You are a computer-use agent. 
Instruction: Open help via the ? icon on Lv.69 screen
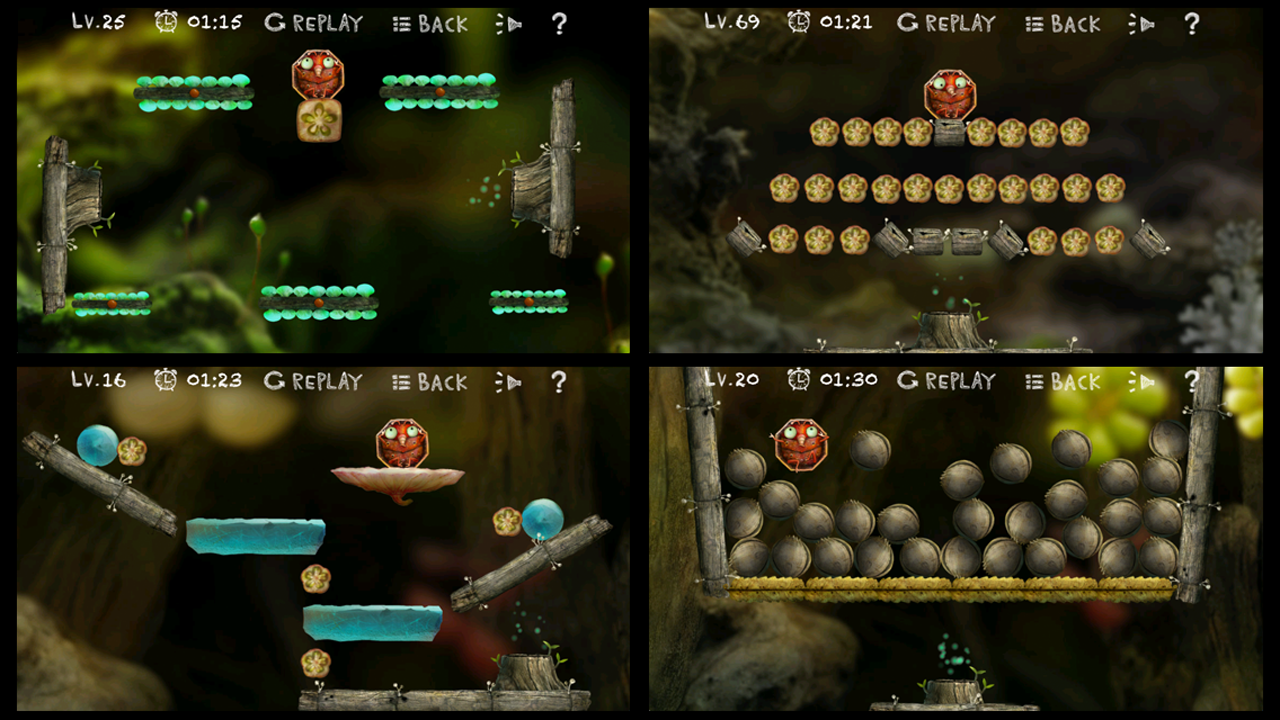[x=1192, y=23]
